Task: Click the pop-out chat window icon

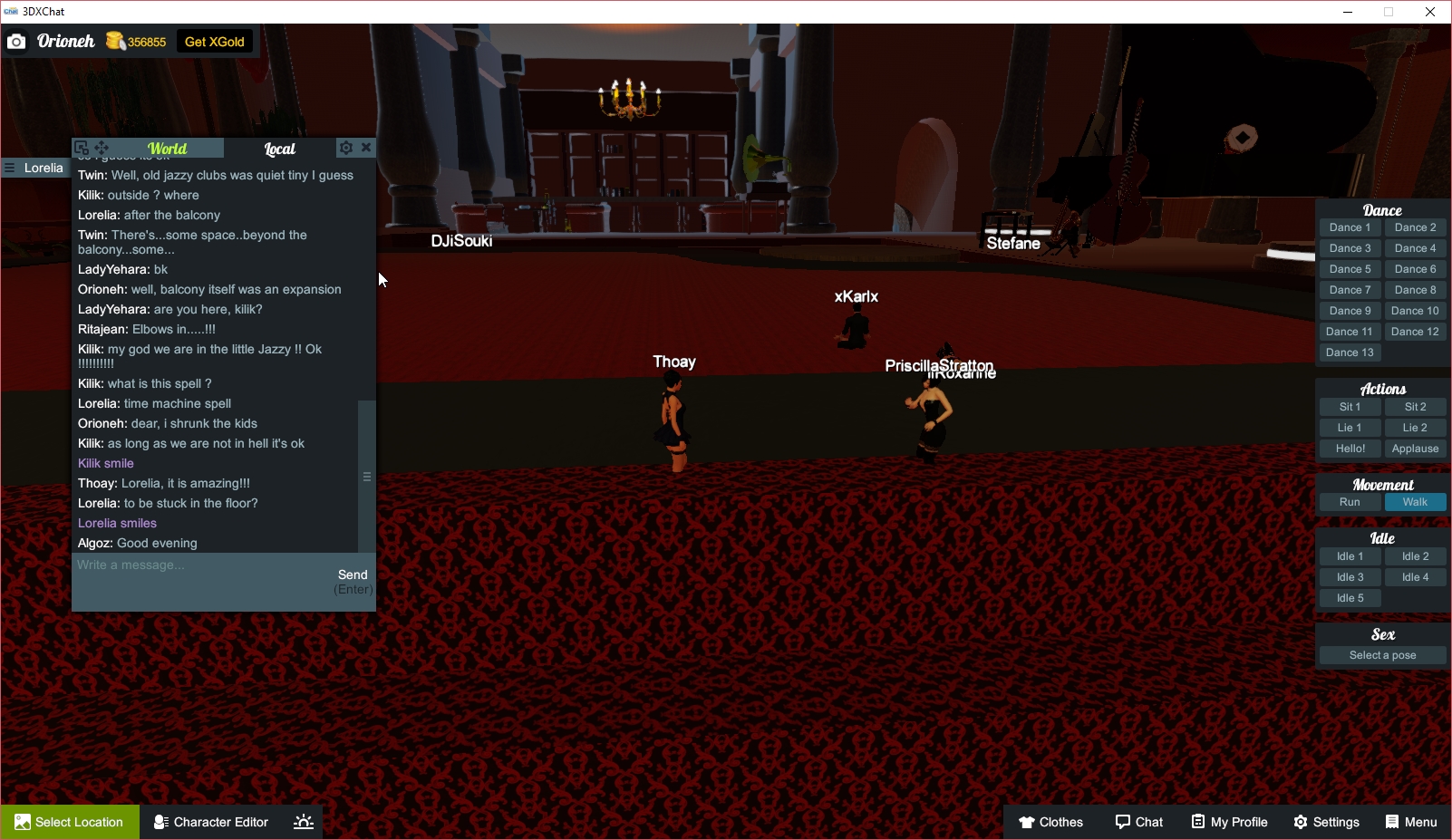Action: click(x=82, y=147)
